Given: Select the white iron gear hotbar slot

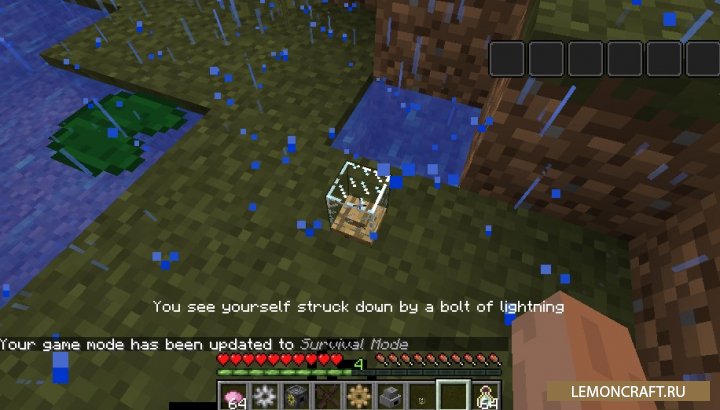Looking at the screenshot, I should [x=266, y=394].
